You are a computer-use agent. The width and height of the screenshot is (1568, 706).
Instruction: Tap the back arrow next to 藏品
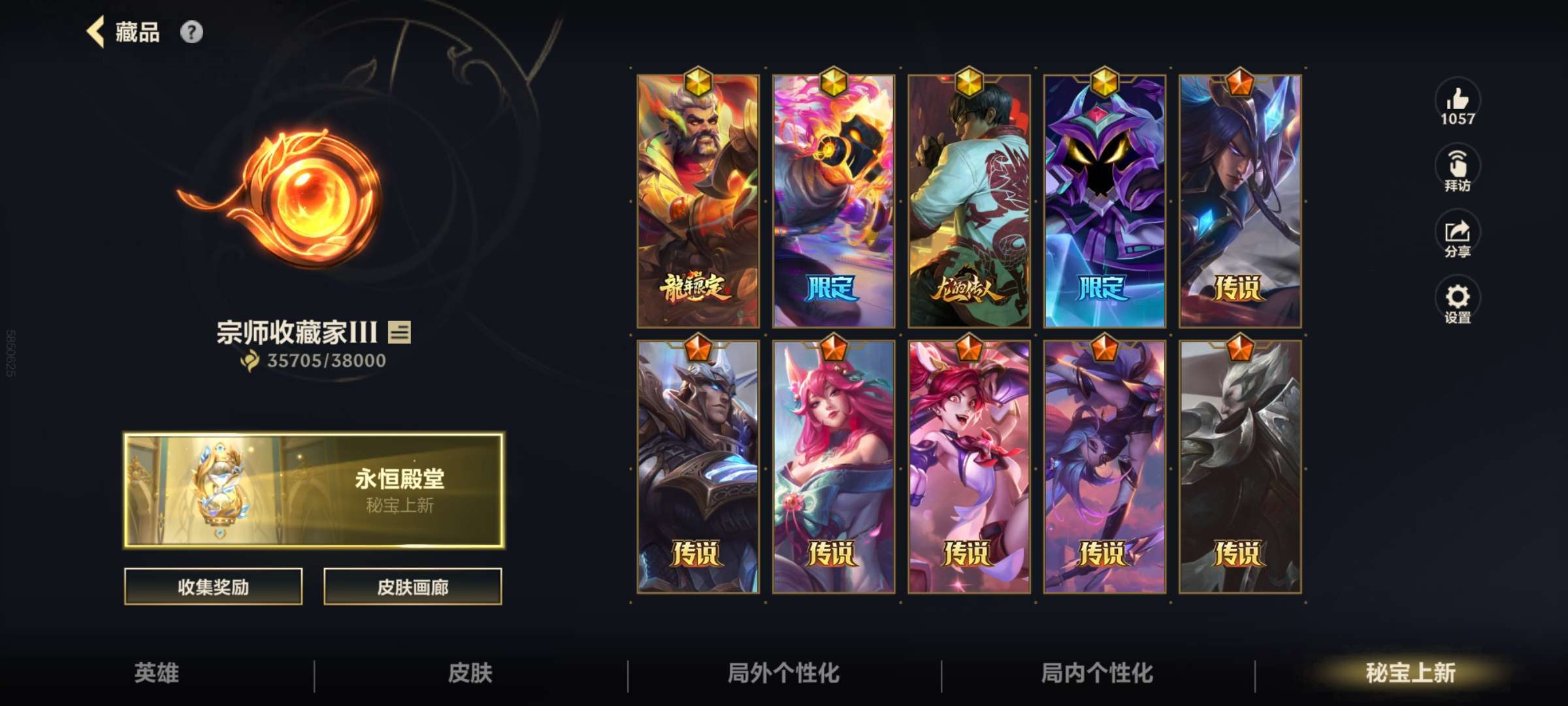click(x=97, y=32)
